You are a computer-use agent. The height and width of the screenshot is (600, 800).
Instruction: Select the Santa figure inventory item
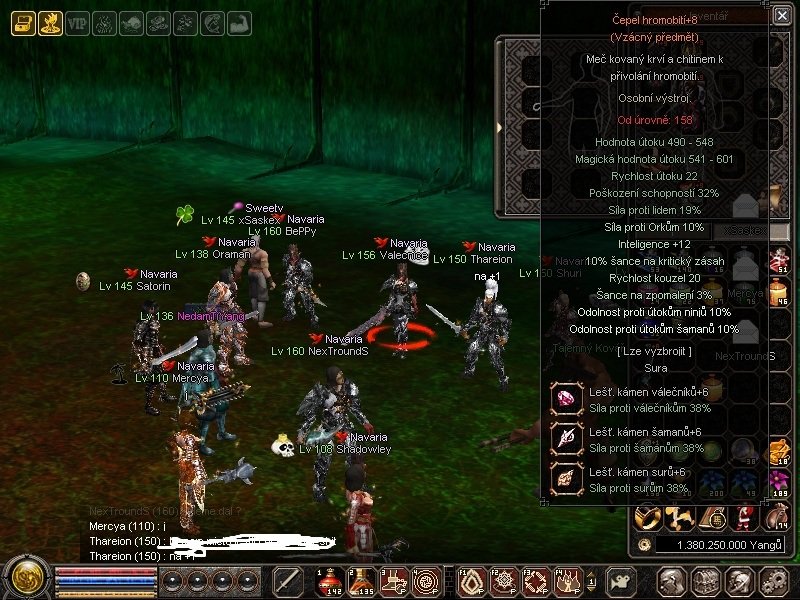(x=745, y=516)
